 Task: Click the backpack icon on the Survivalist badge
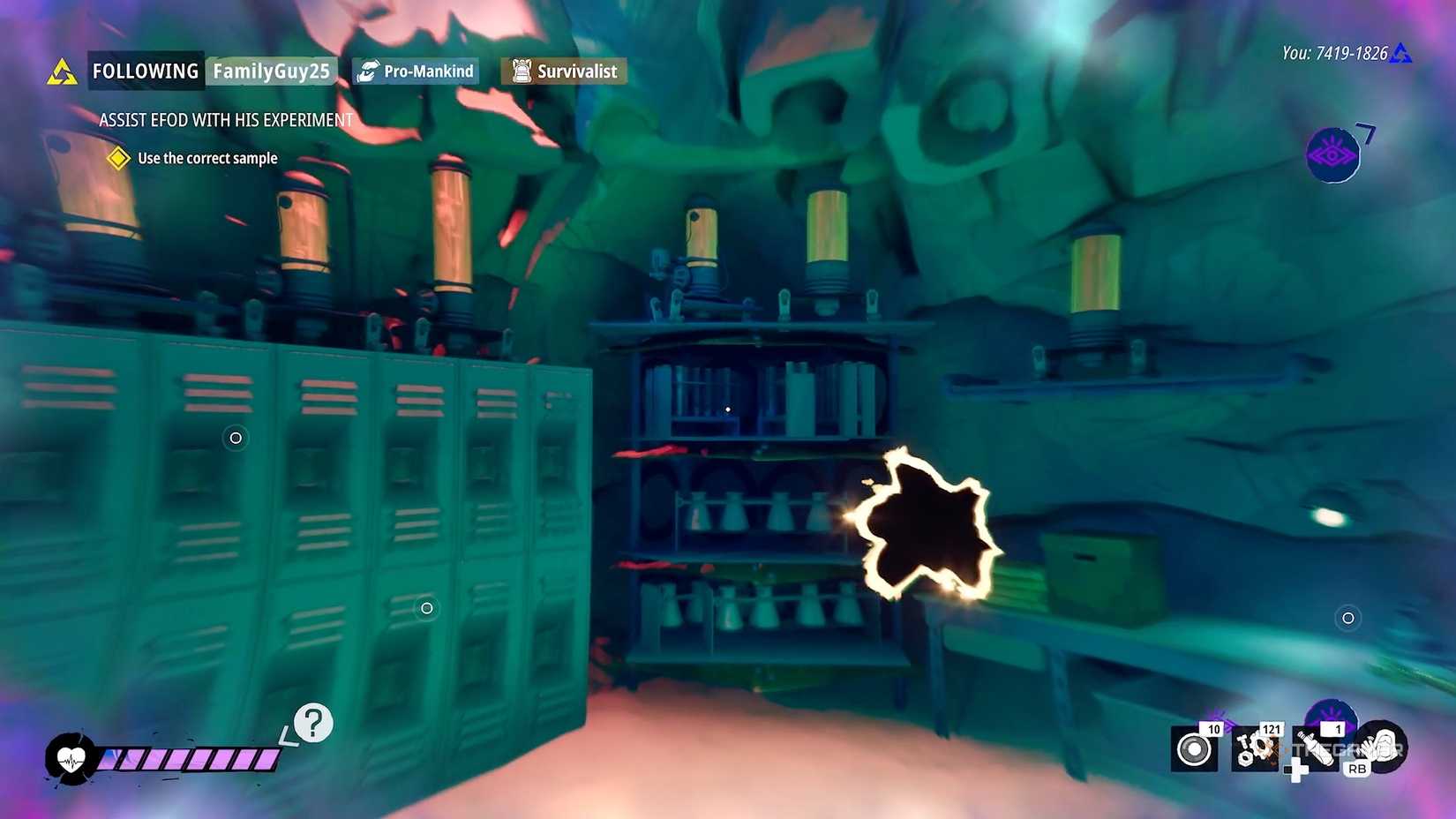pos(522,71)
